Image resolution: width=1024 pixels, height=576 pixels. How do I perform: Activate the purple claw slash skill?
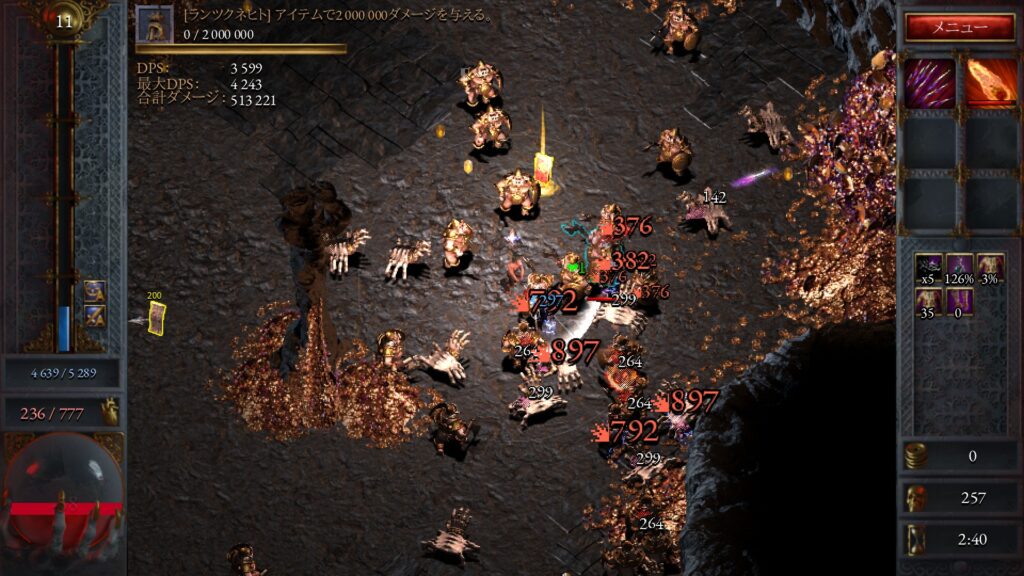pos(930,83)
